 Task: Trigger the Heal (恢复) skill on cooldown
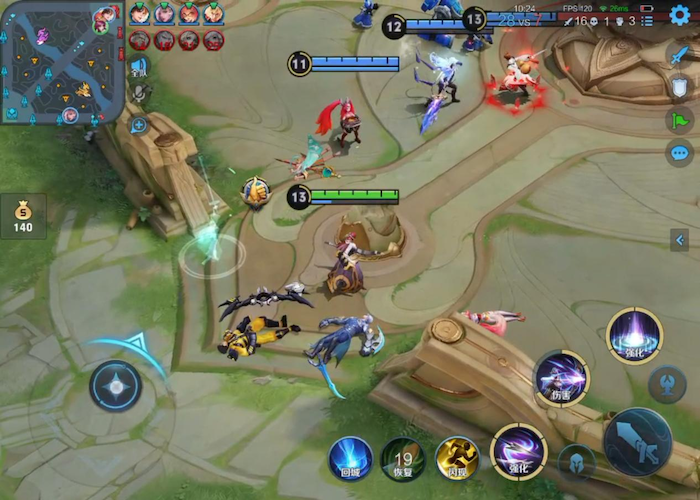point(403,459)
